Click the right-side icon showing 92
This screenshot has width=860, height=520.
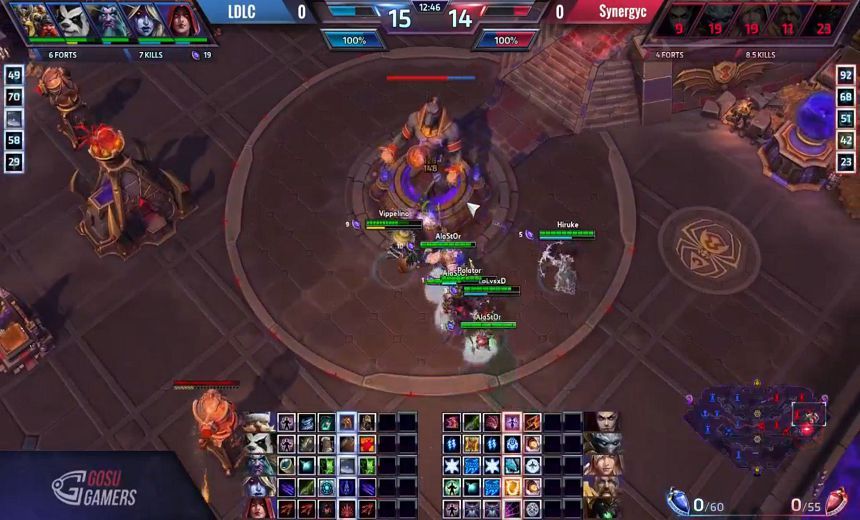coord(846,75)
